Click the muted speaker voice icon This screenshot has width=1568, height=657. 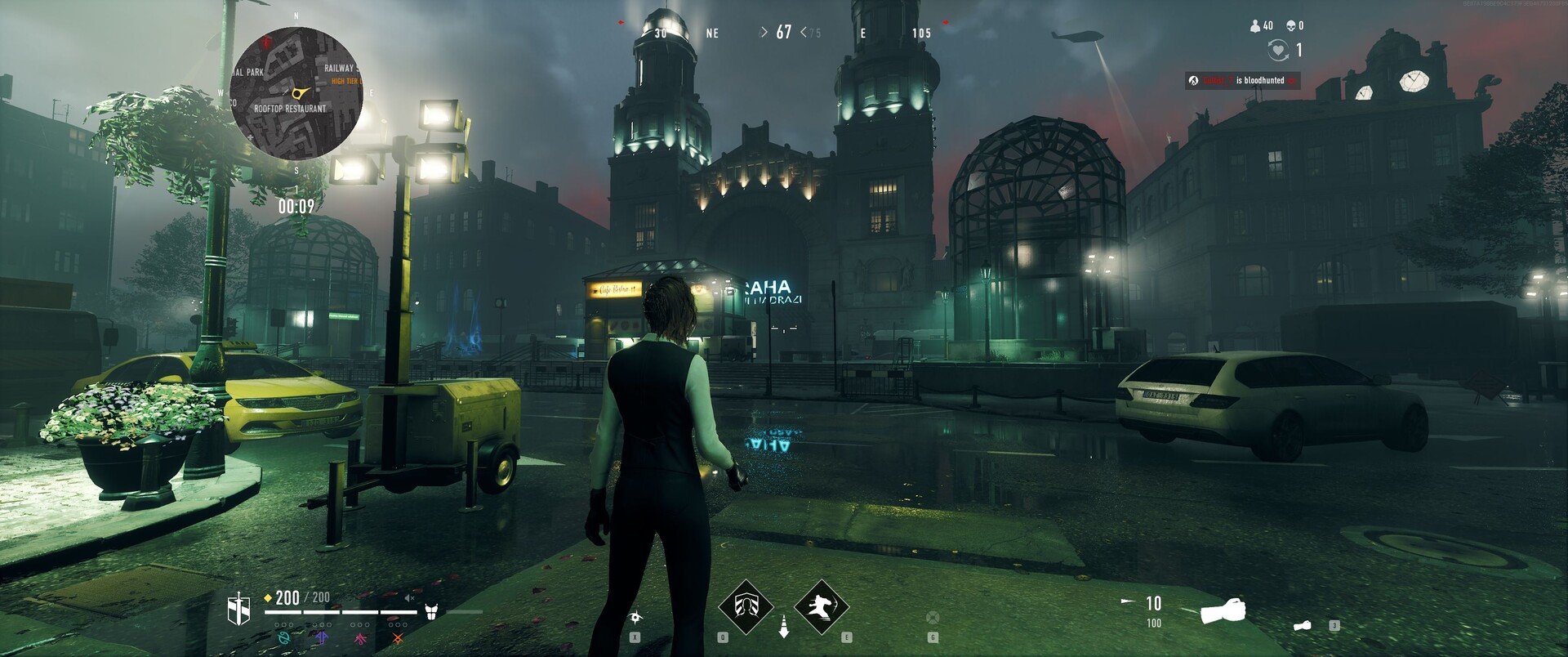click(x=410, y=598)
